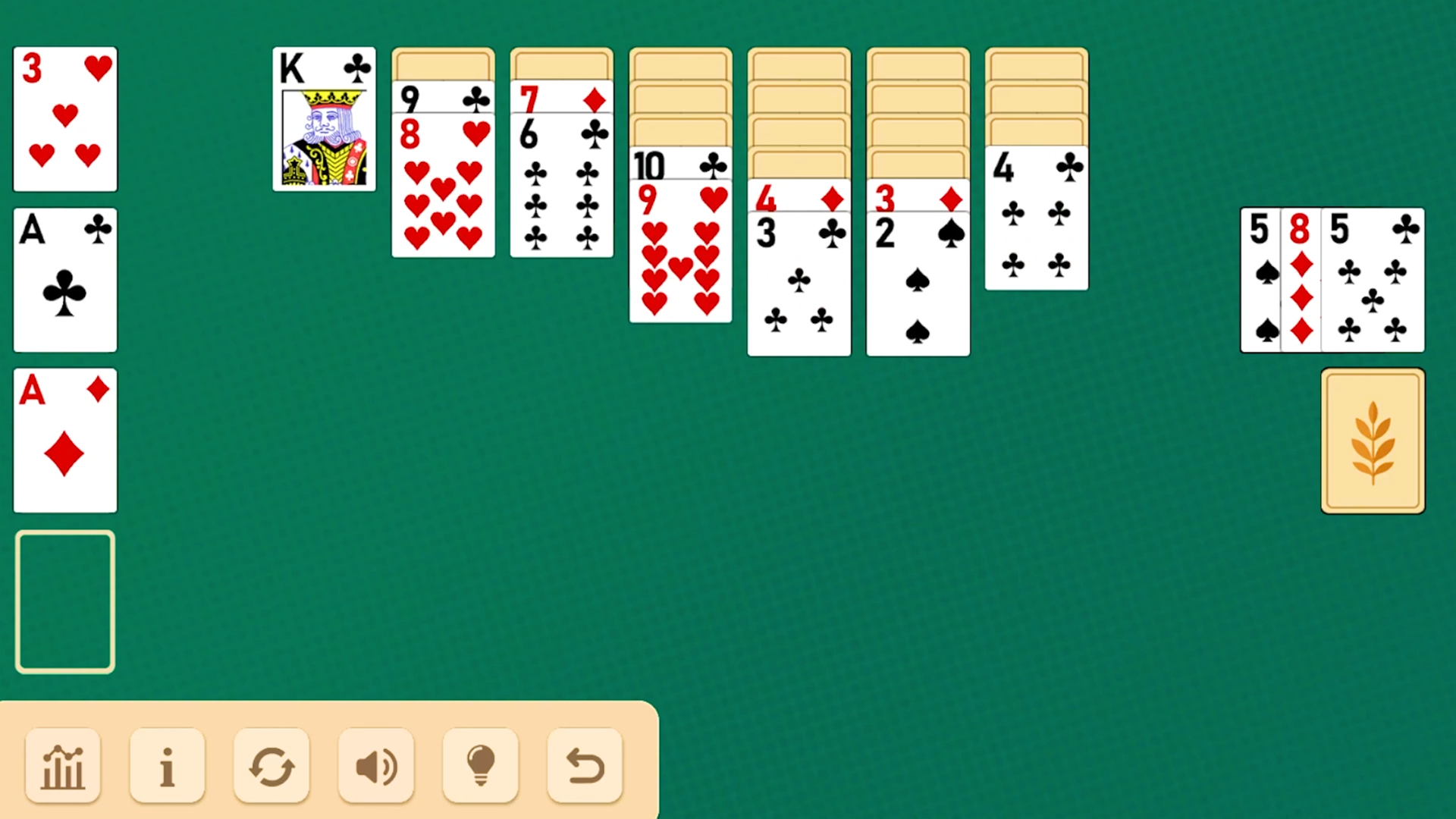This screenshot has height=819, width=1456.
Task: Pick up the Ace of Diamonds
Action: pos(64,440)
